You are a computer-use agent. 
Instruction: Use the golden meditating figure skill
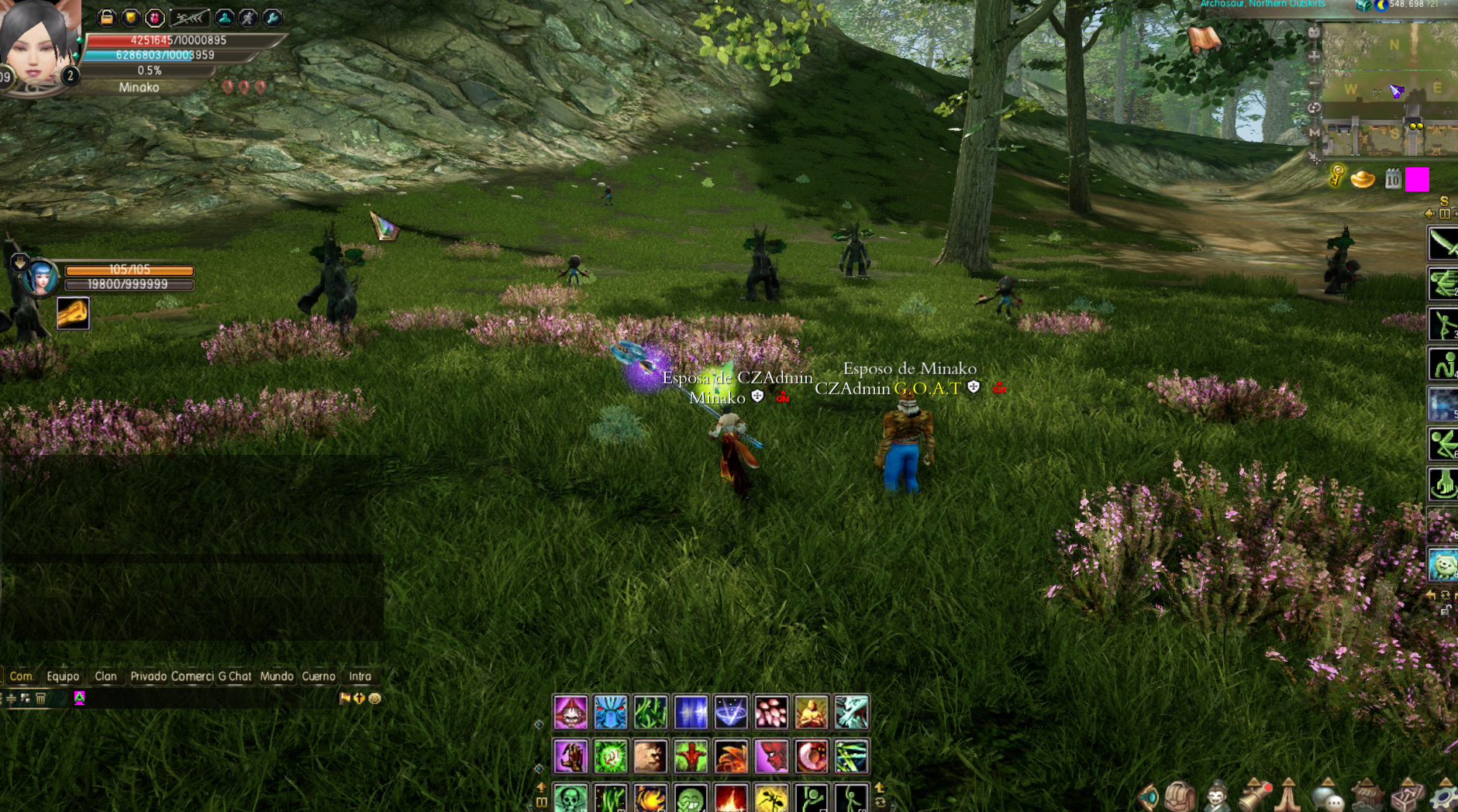pyautogui.click(x=812, y=713)
